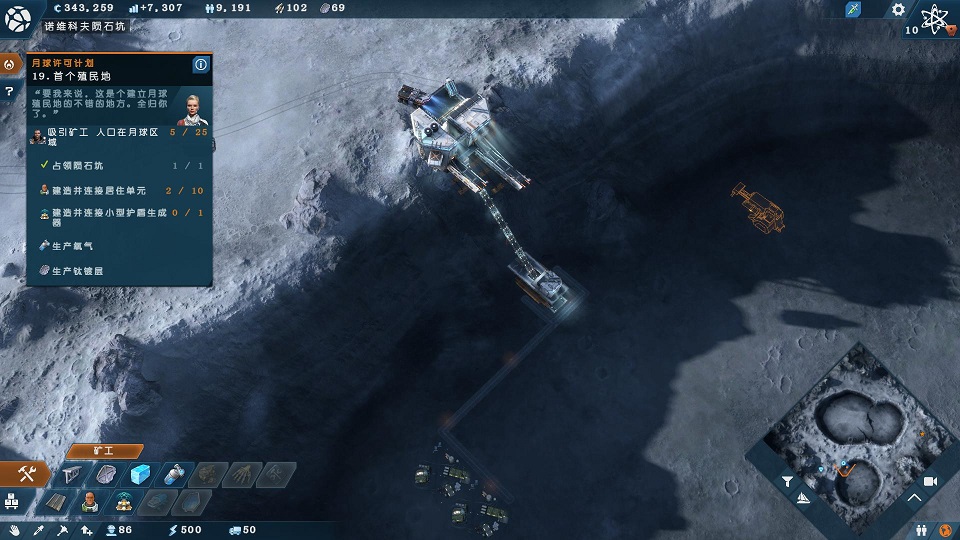The width and height of the screenshot is (960, 540).
Task: Select the small shield generator building
Action: pyautogui.click(x=125, y=501)
